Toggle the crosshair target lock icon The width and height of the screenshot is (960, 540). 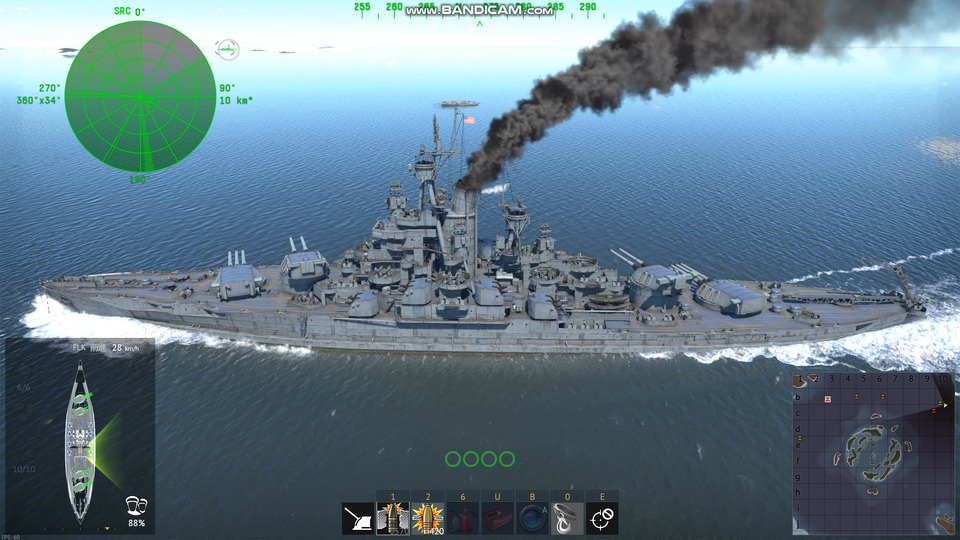click(x=602, y=518)
